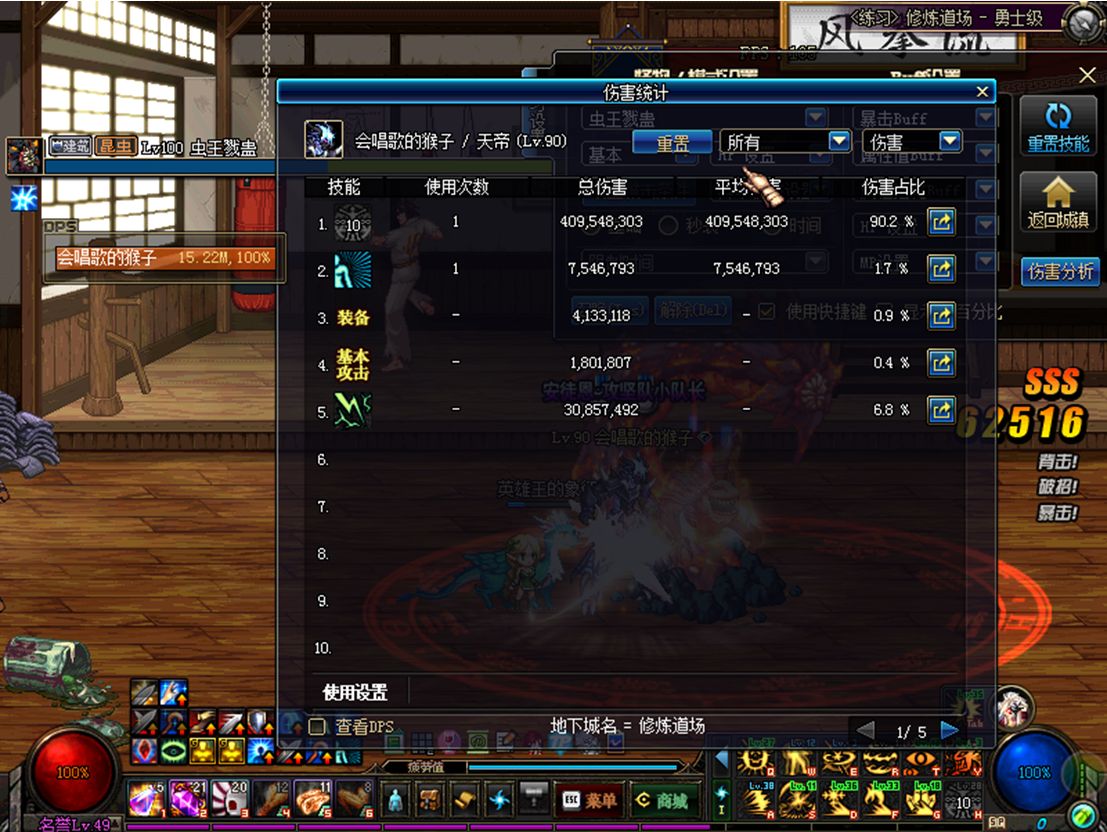Share the 装备 equipment damage row
The height and width of the screenshot is (832, 1107).
941,315
